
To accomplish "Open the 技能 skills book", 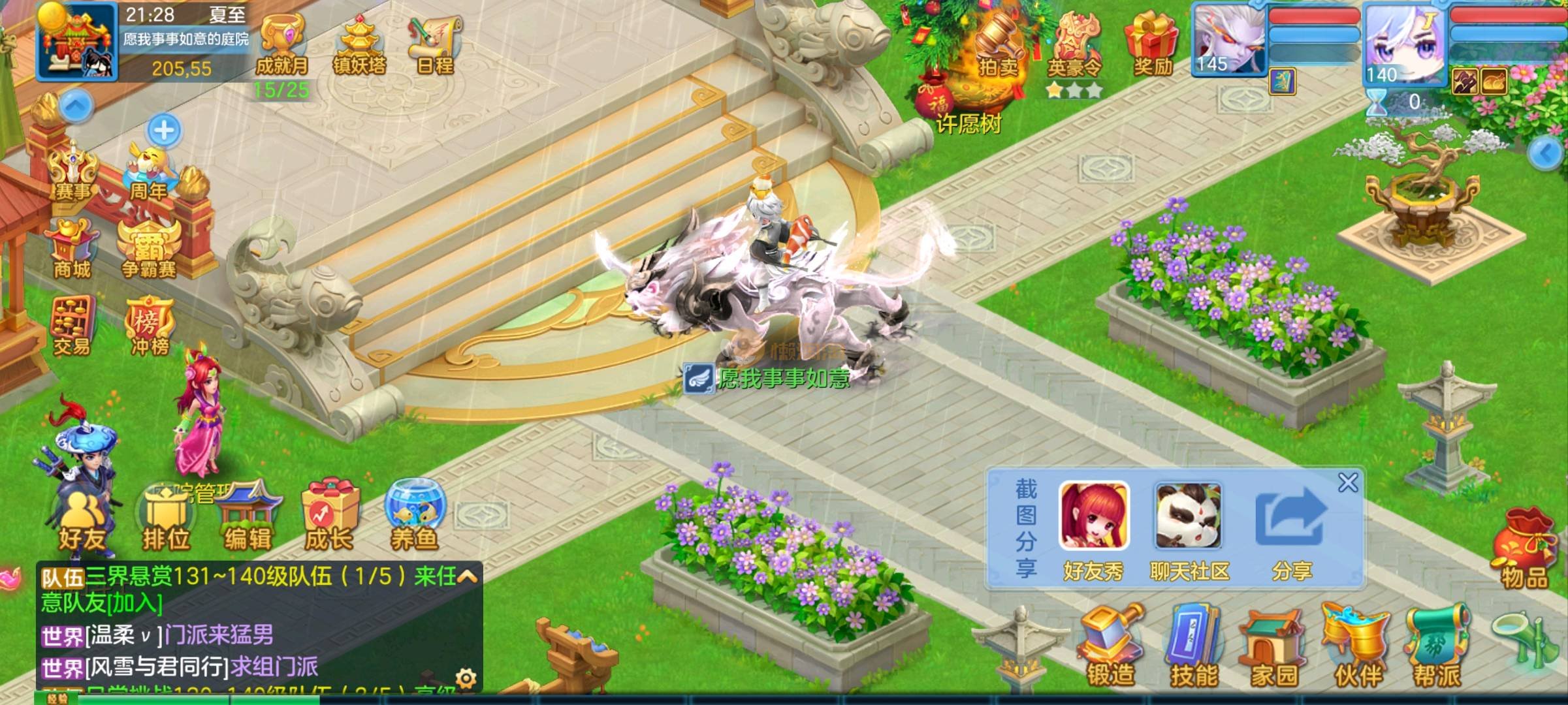I will pyautogui.click(x=1193, y=647).
